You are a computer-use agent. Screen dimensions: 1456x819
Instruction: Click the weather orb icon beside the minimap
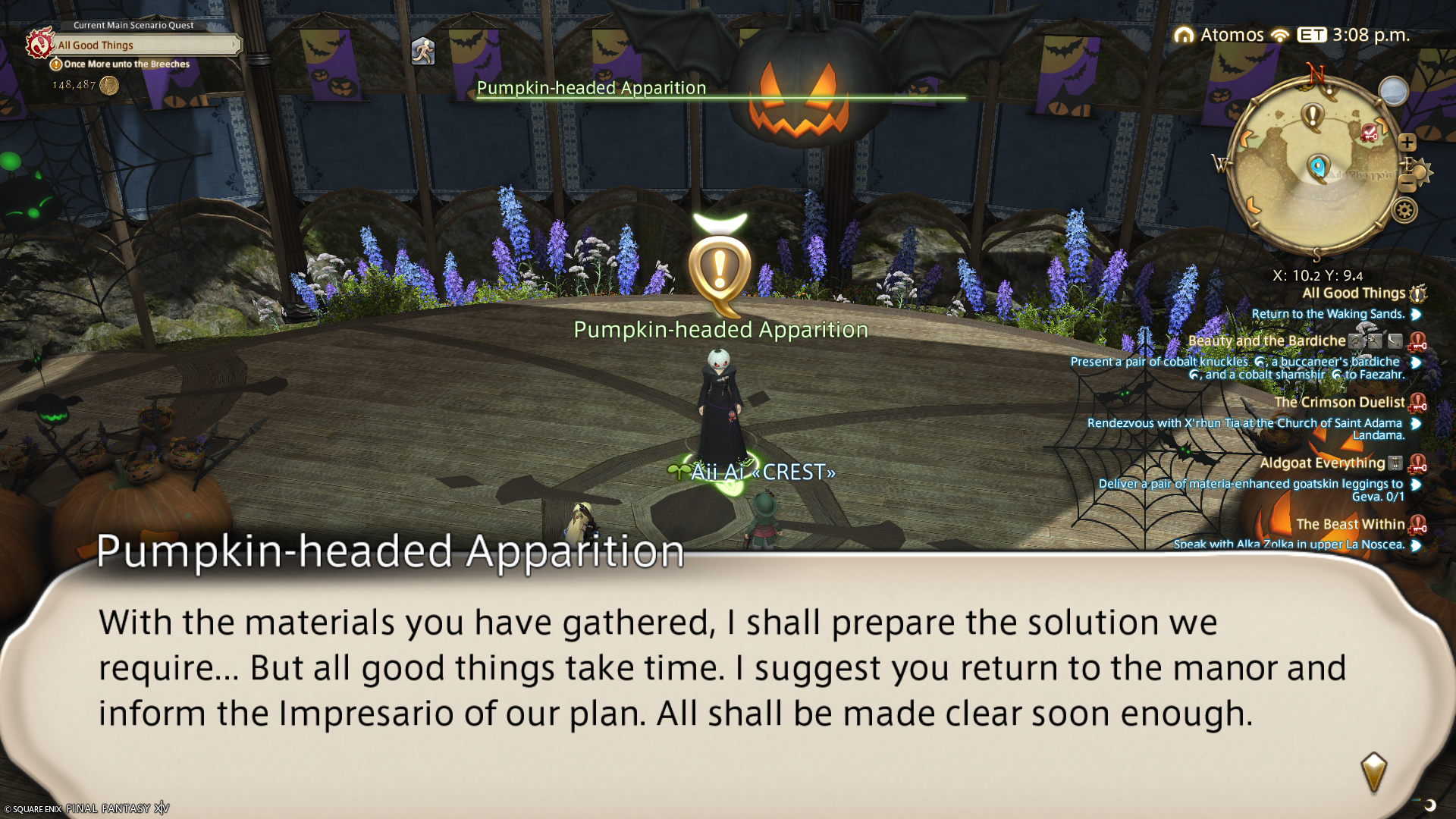1393,92
